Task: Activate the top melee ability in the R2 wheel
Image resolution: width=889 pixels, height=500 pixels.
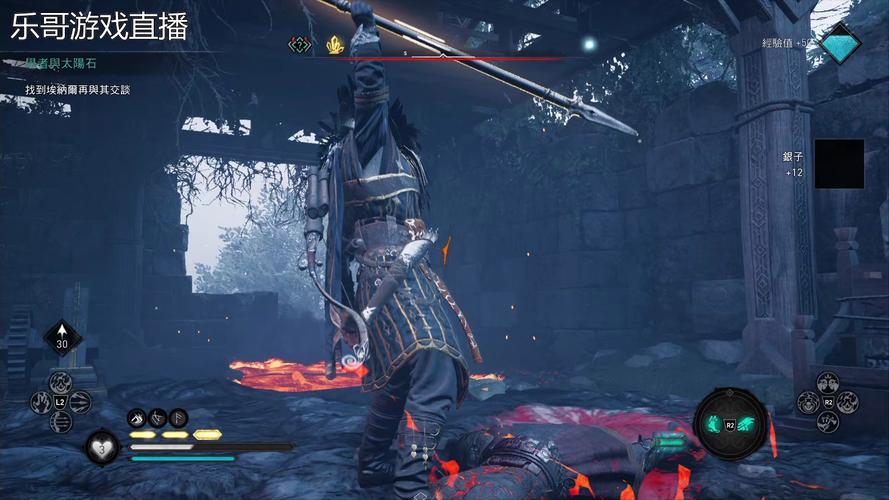Action: 828,381
